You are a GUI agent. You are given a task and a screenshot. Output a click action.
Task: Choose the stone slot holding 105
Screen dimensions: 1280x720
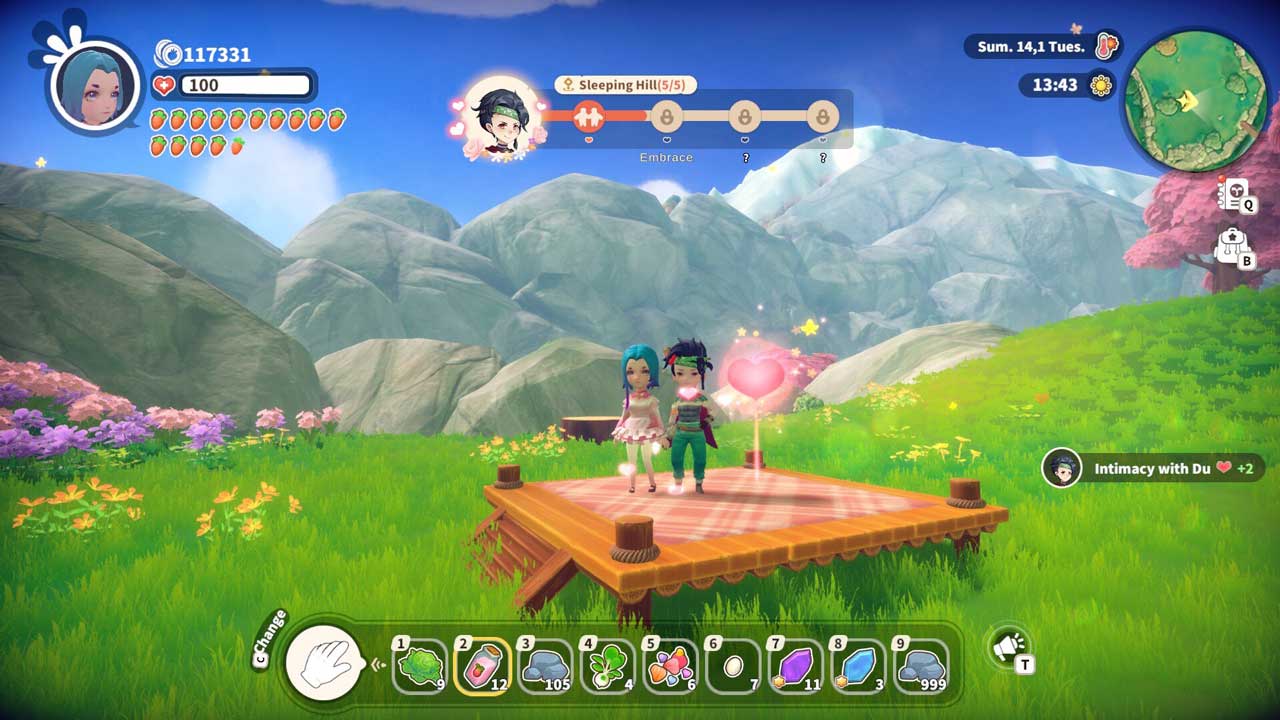click(x=545, y=665)
